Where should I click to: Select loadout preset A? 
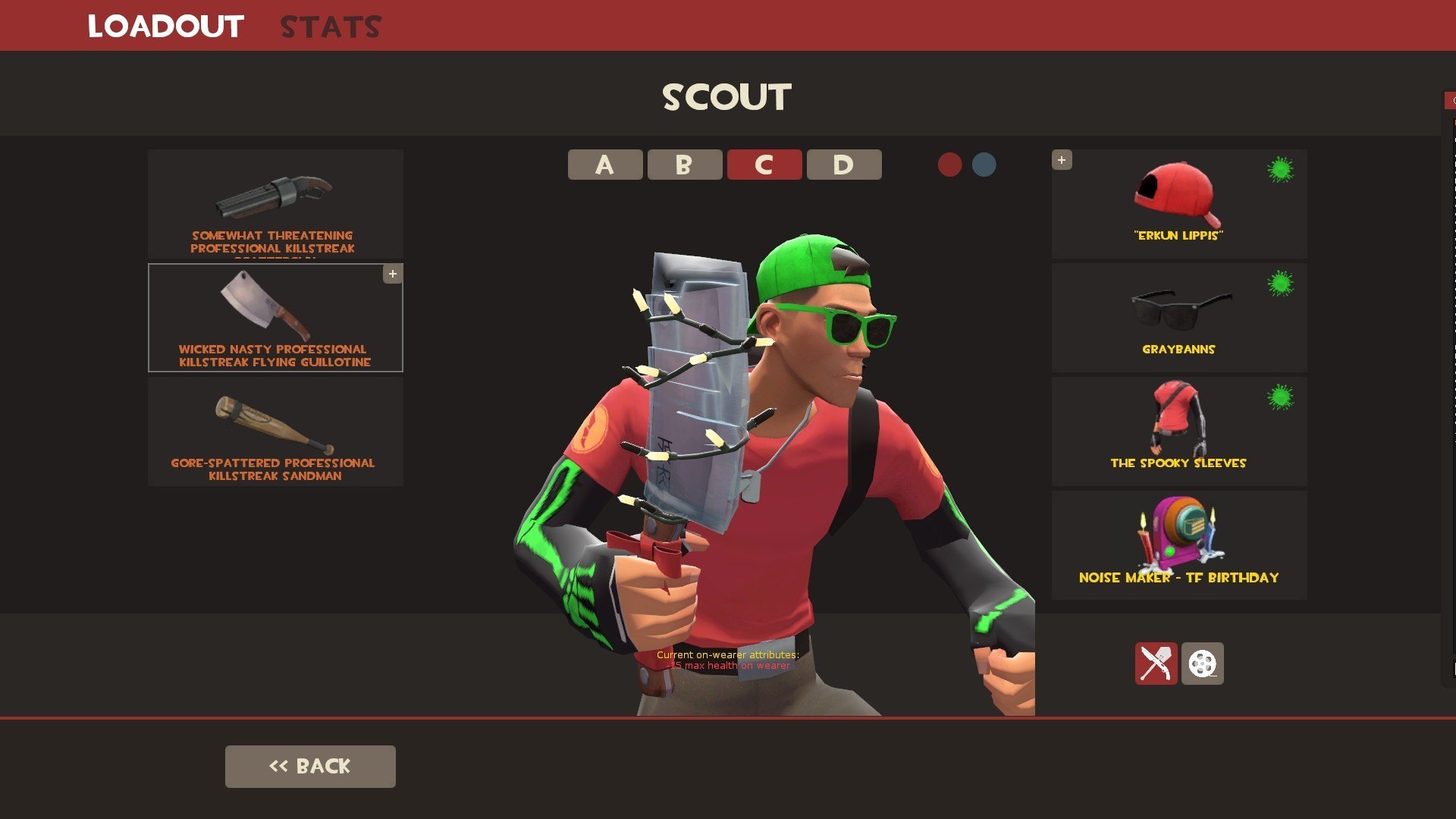605,165
